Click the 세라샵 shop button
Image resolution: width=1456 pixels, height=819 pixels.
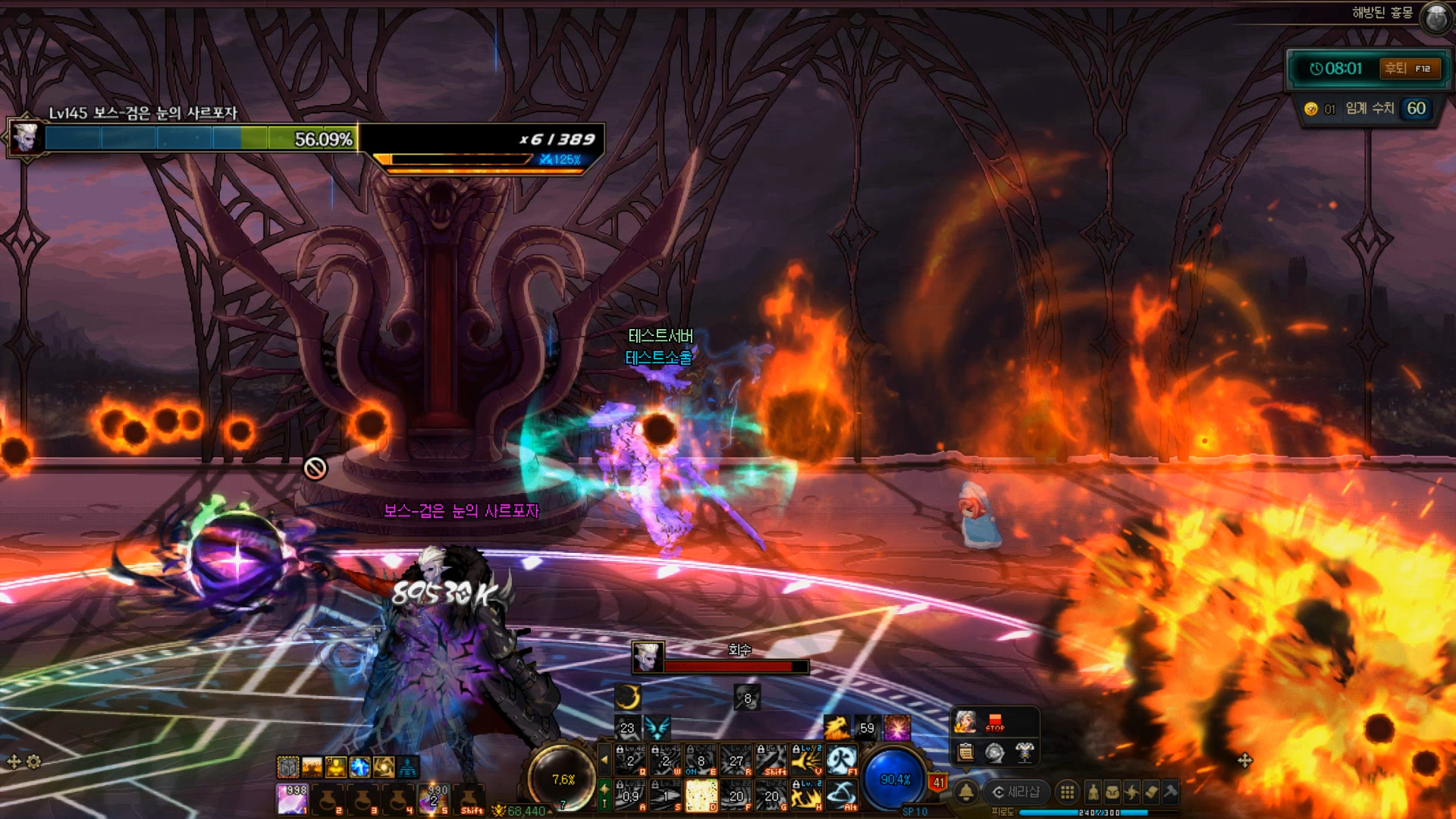pyautogui.click(x=1016, y=792)
